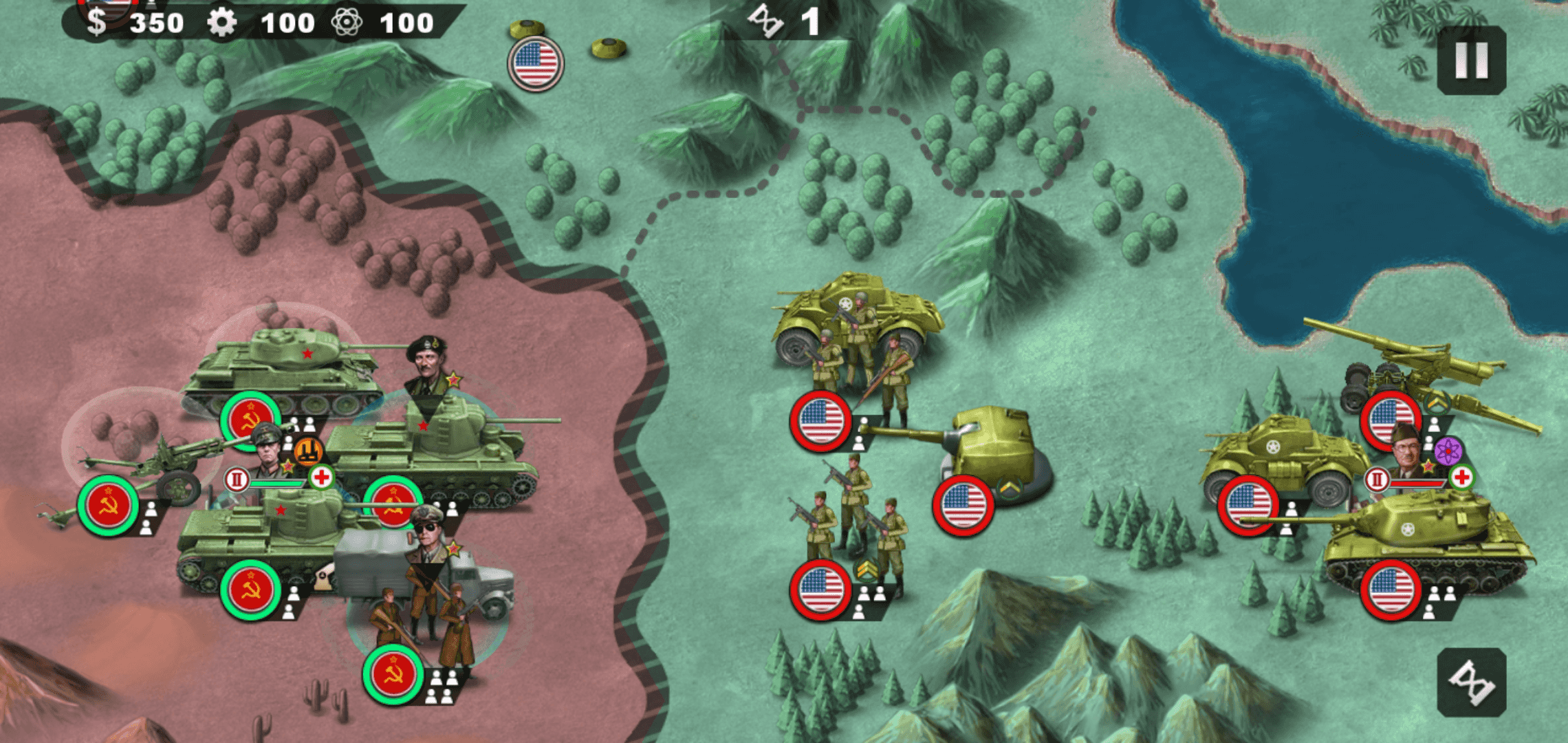
Task: Select the US howitzer artillery unit
Action: [1391, 418]
